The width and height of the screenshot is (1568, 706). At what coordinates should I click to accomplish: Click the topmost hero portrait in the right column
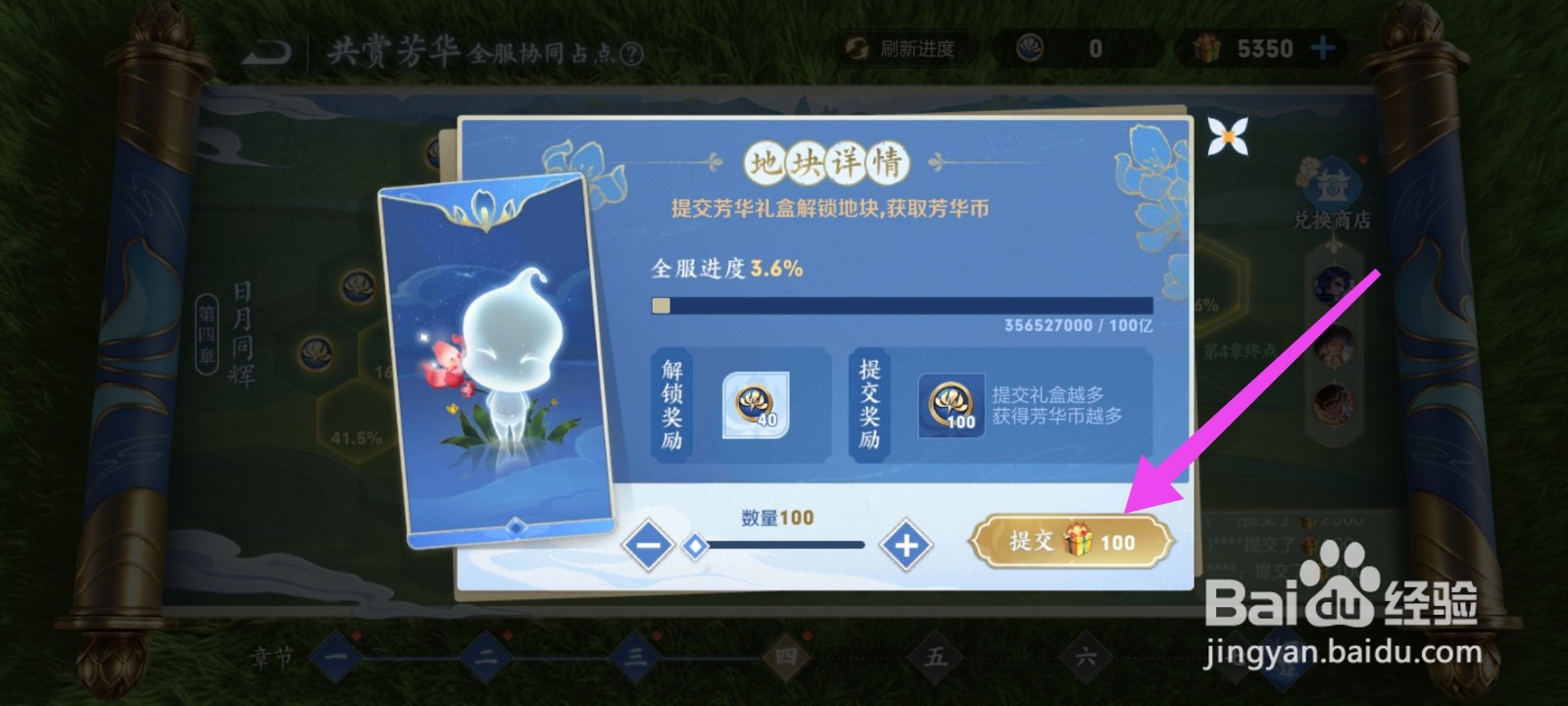click(1333, 282)
